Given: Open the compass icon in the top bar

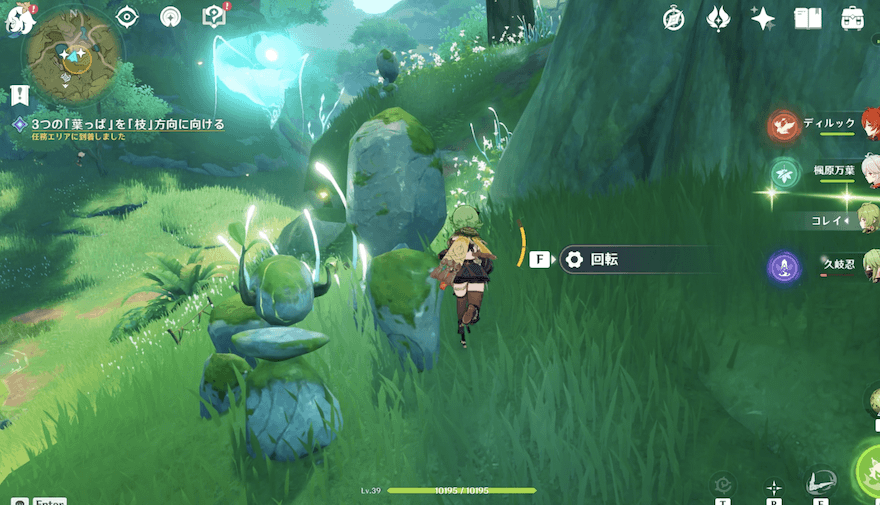Looking at the screenshot, I should tap(674, 18).
